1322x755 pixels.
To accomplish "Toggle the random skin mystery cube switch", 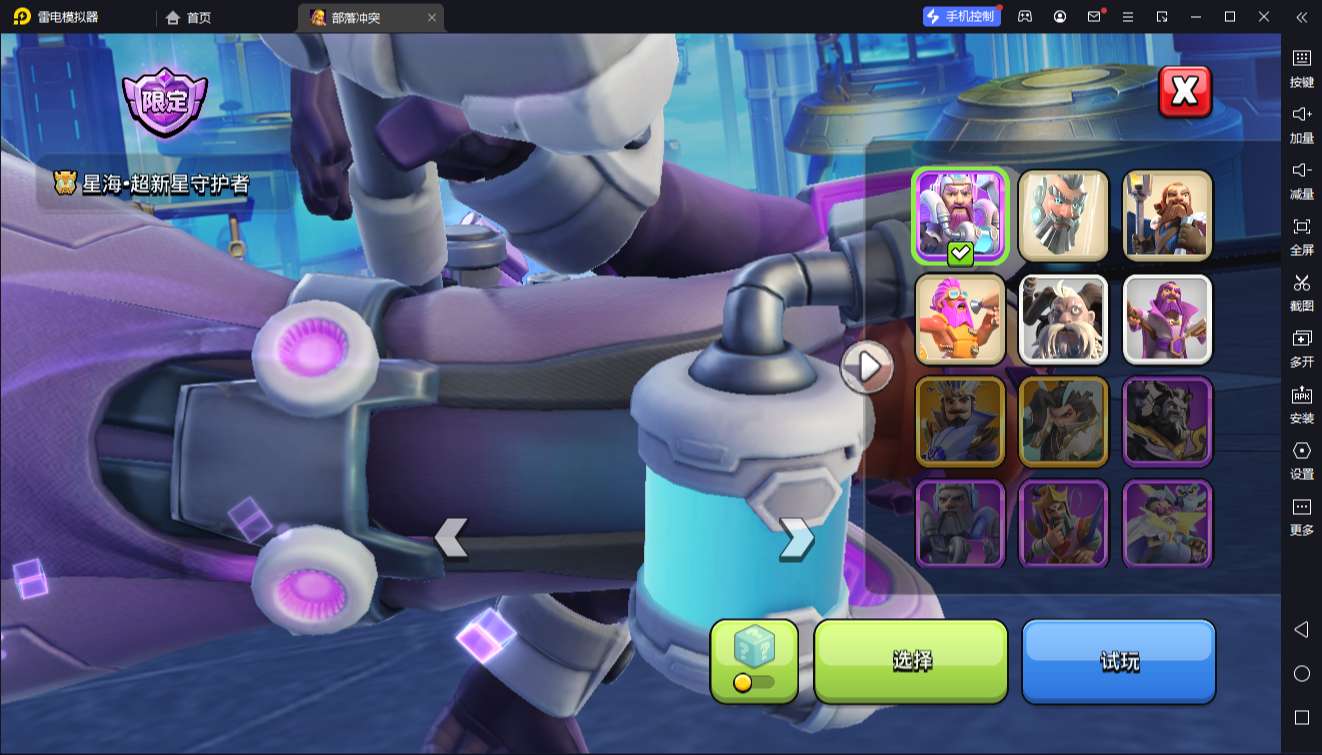I will tap(754, 661).
